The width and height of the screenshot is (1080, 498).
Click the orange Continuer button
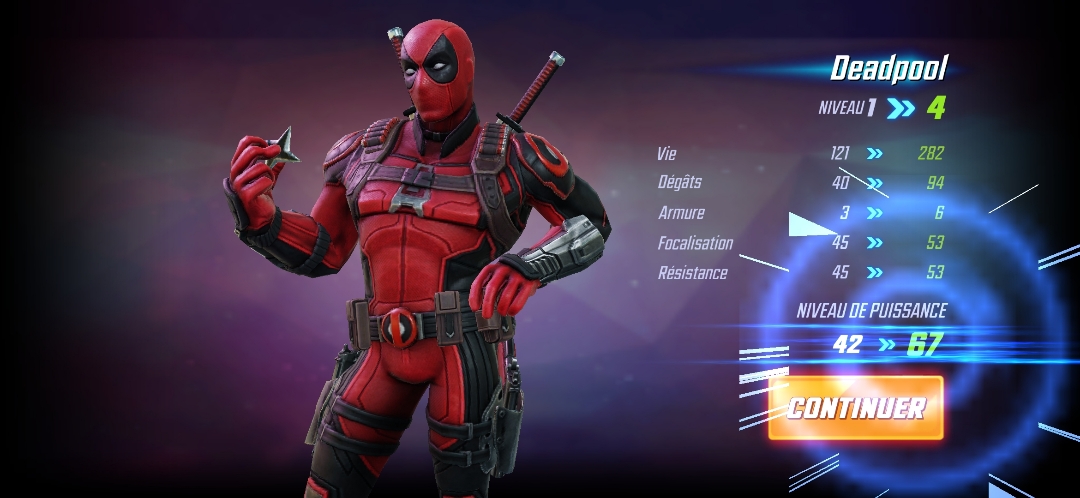pyautogui.click(x=856, y=408)
